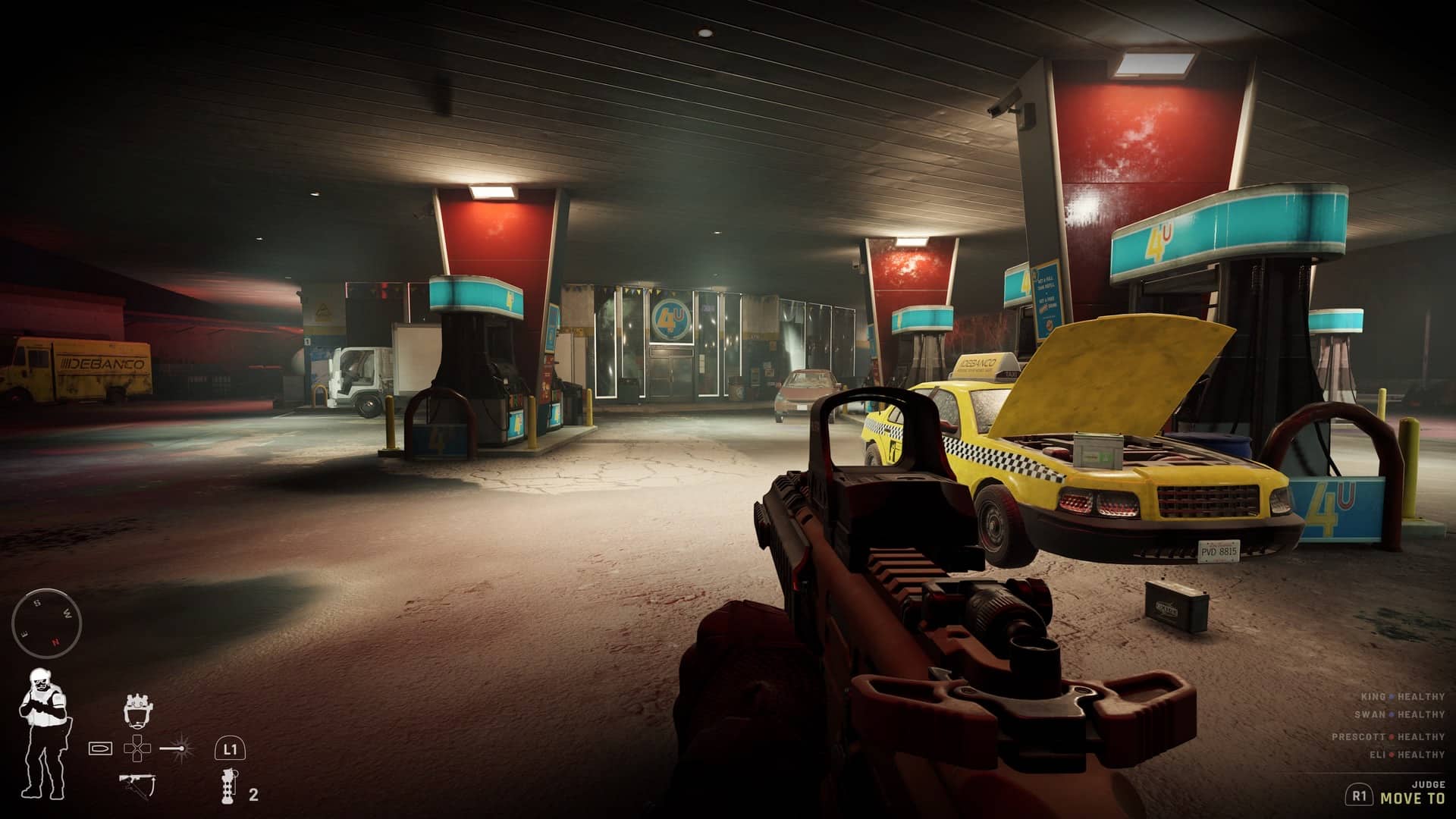Choose the rifle fire mode icon
Image resolution: width=1456 pixels, height=819 pixels.
click(136, 783)
